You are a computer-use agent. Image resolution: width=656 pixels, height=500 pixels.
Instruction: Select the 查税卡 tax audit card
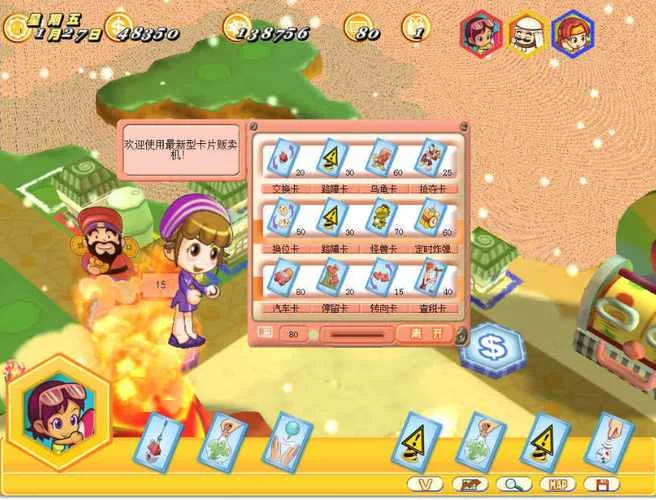pyautogui.click(x=431, y=276)
